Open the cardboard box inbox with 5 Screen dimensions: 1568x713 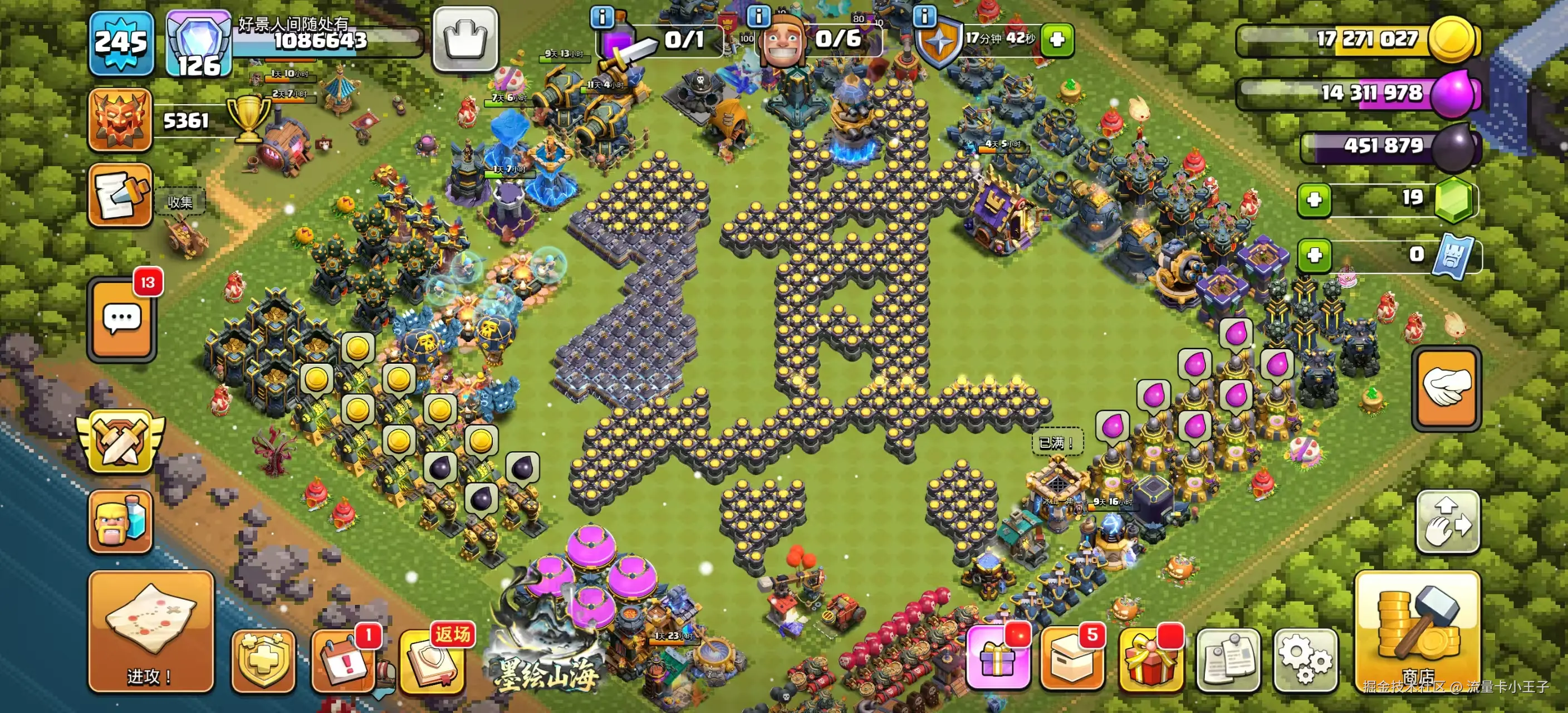(x=1072, y=660)
